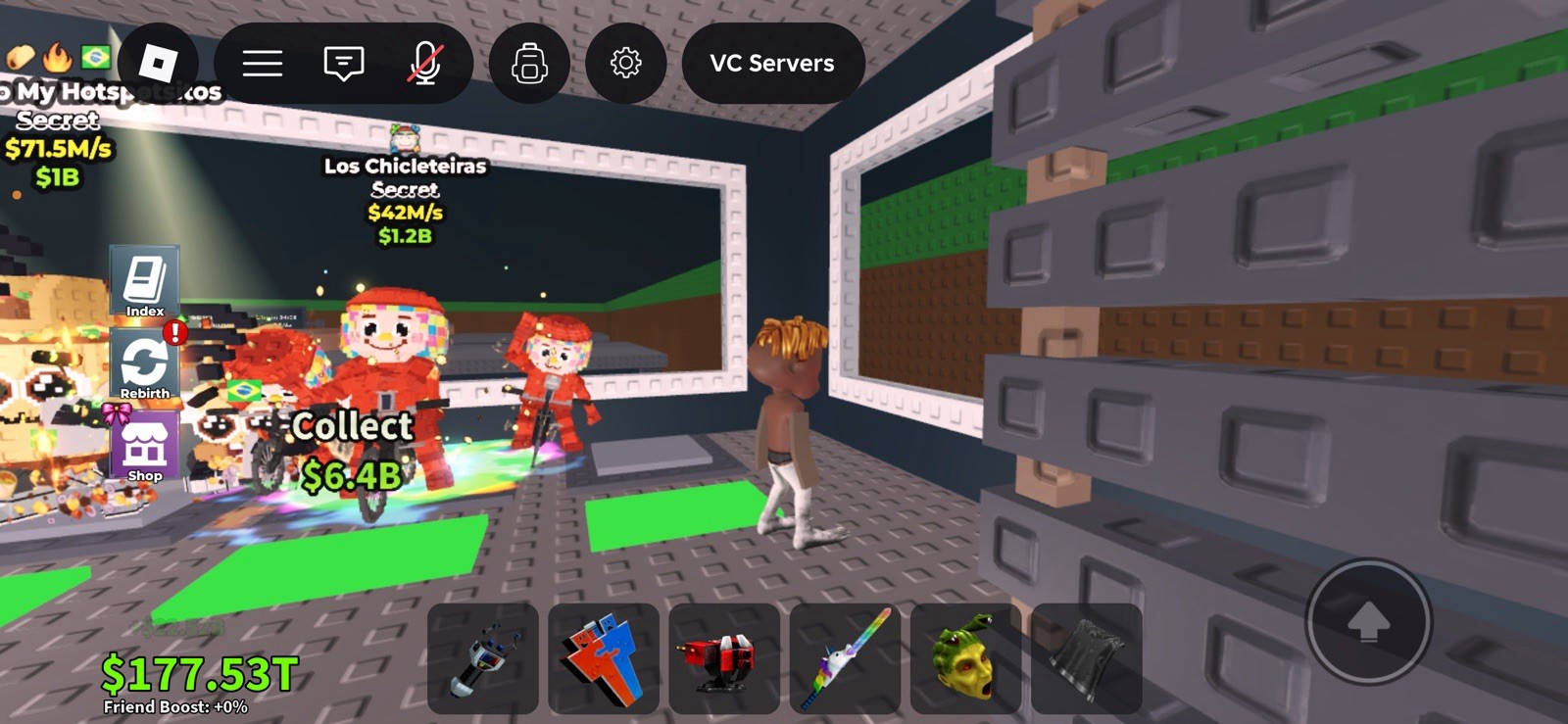
Task: Select the grapple tool in first hotbar slot
Action: point(482,658)
